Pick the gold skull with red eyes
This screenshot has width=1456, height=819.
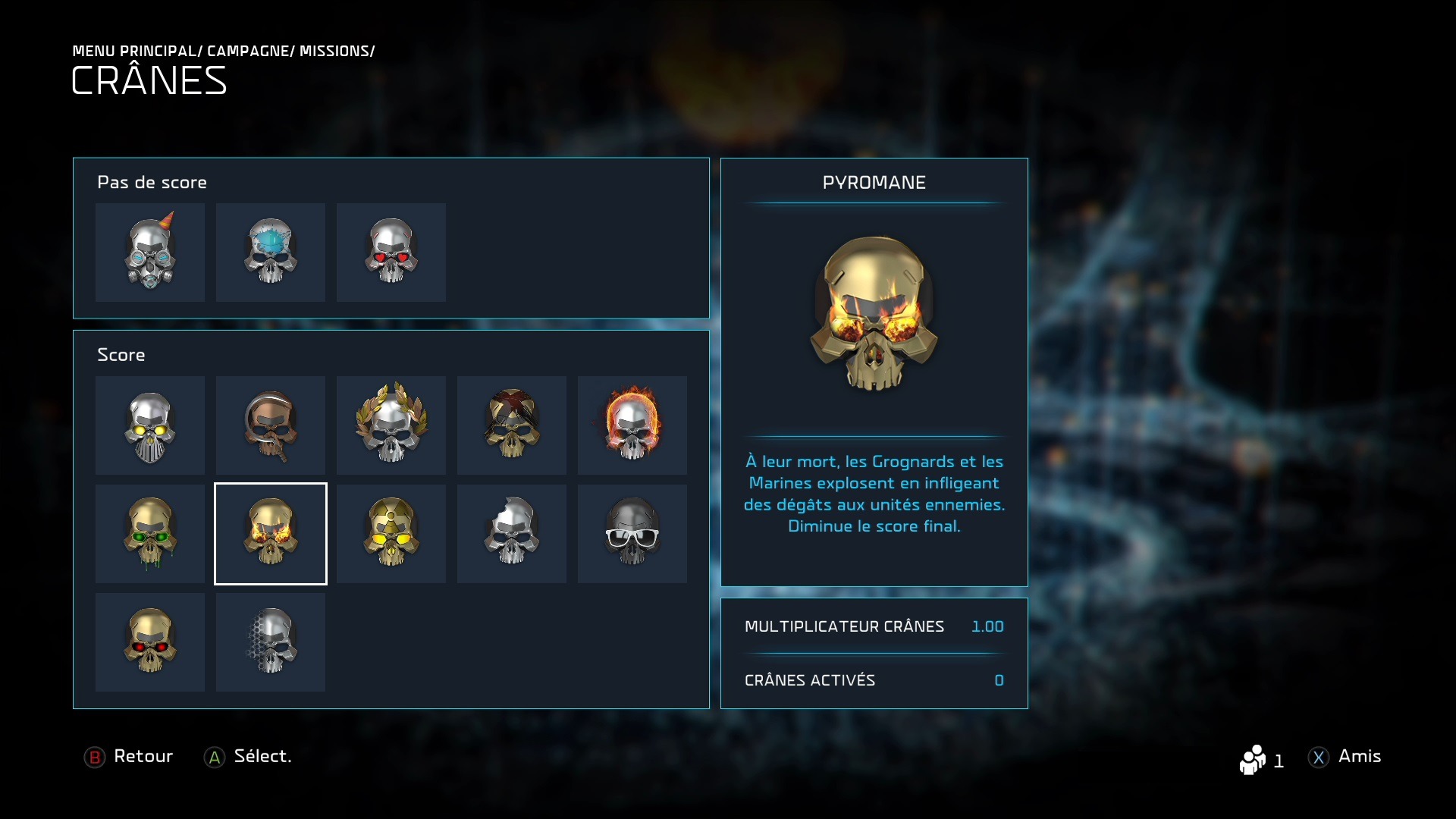[x=150, y=642]
